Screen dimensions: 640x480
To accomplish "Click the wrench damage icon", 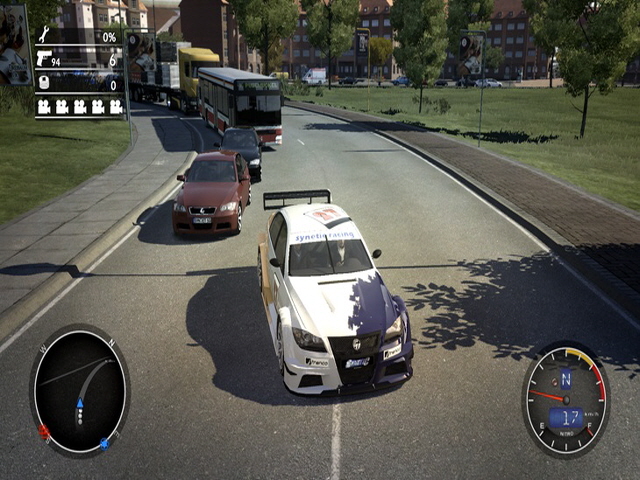I will pos(44,36).
